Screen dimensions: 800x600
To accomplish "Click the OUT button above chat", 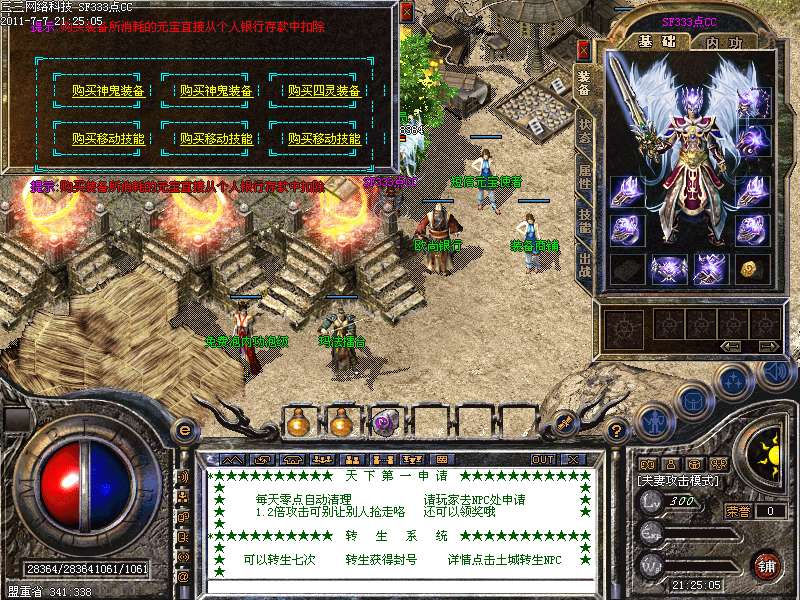I will [543, 459].
